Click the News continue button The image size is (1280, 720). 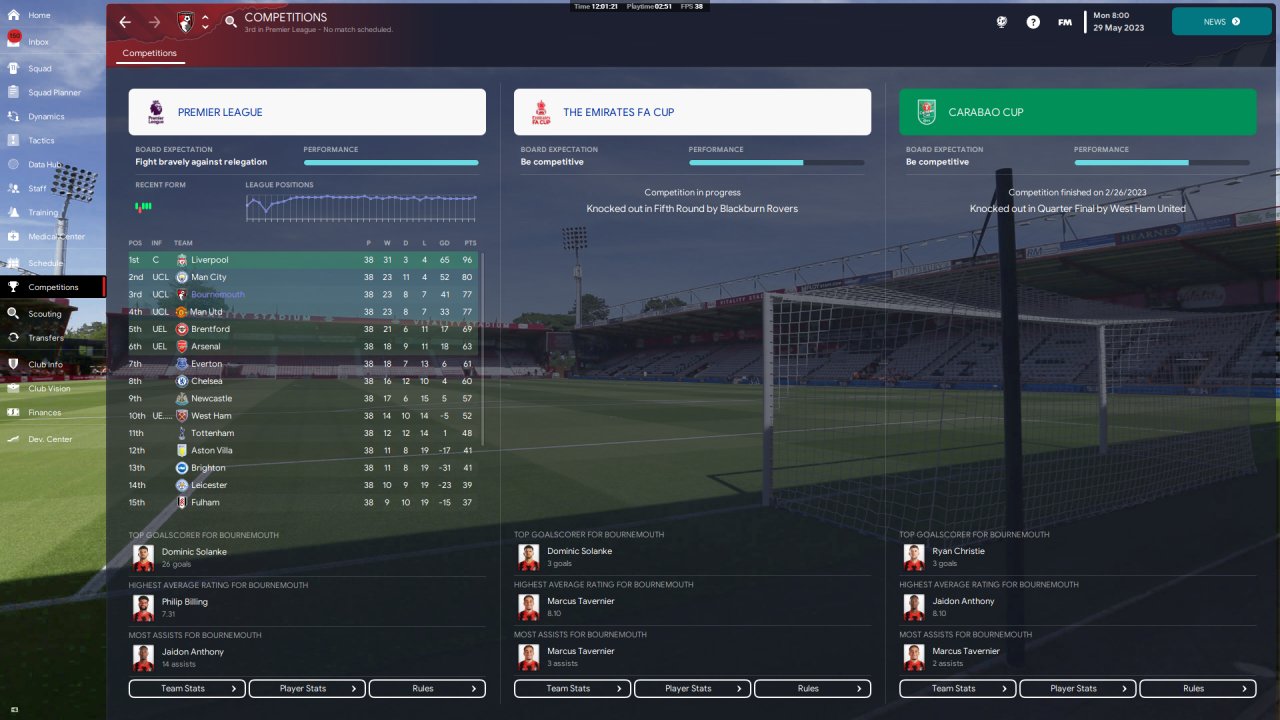coord(1221,21)
